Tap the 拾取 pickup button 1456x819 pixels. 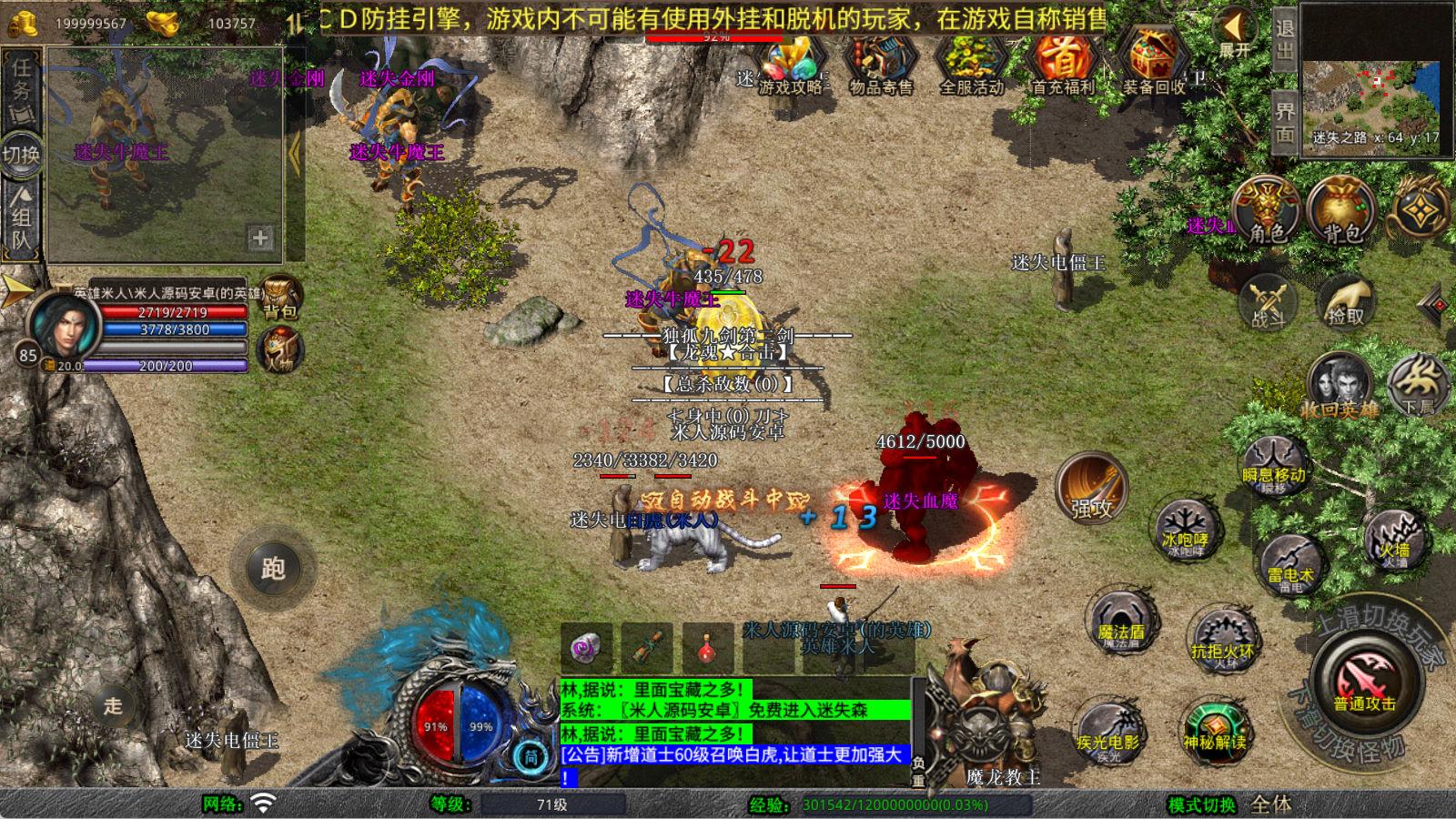point(1346,301)
